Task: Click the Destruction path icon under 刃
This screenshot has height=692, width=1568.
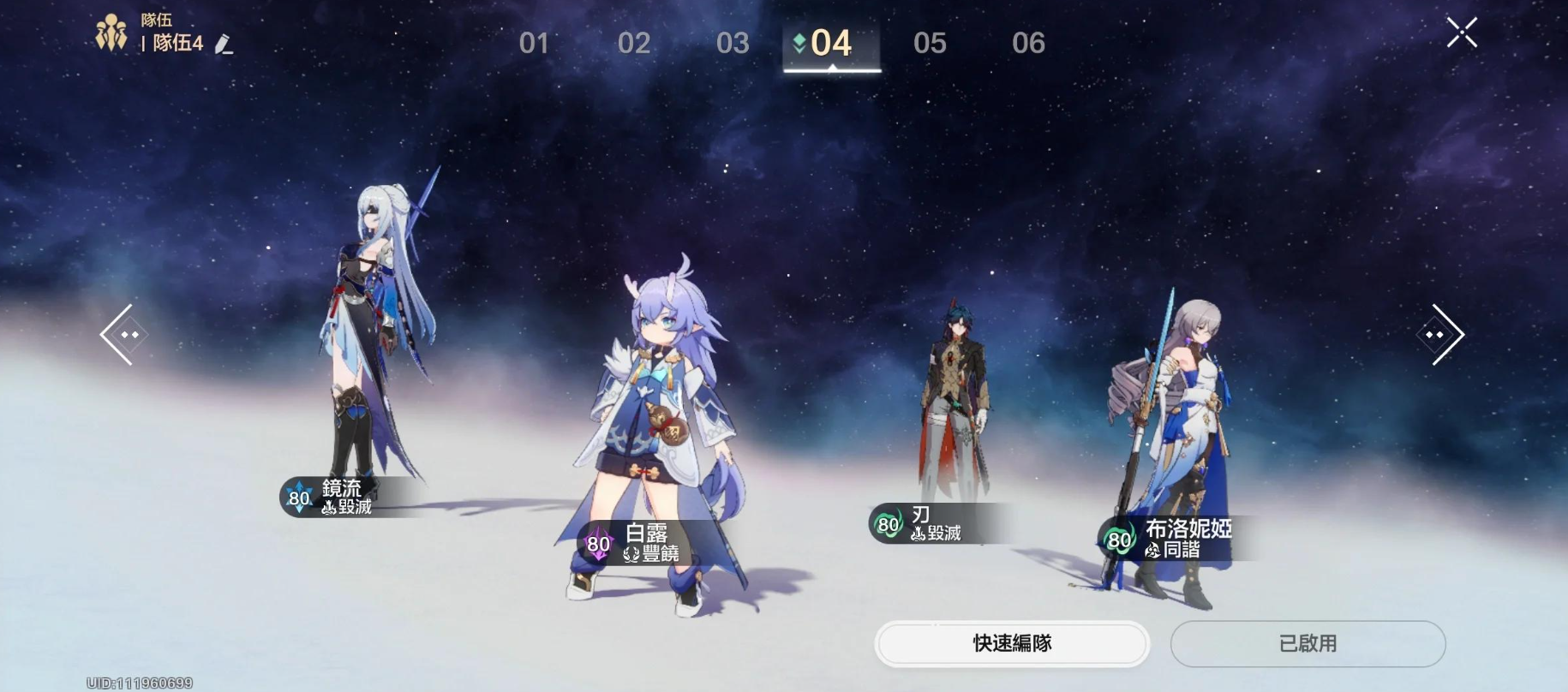Action: coord(916,532)
